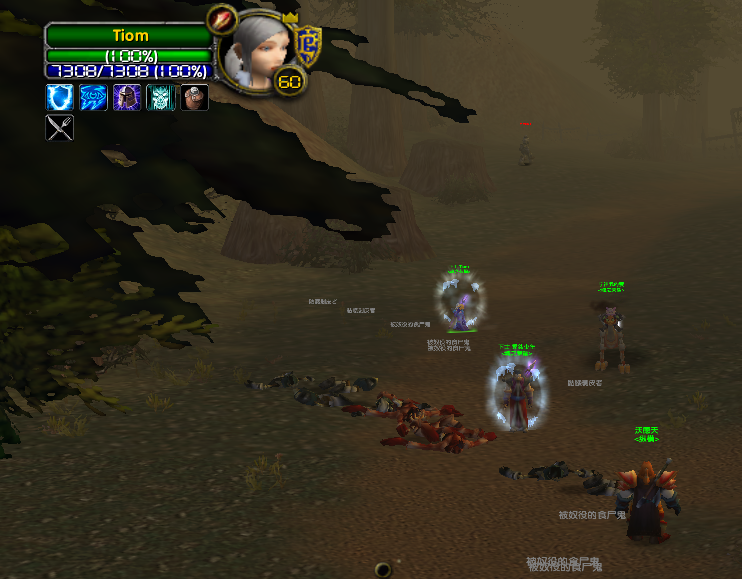Click the blue eye and lightning buff icon
The width and height of the screenshot is (742, 579).
[93, 97]
